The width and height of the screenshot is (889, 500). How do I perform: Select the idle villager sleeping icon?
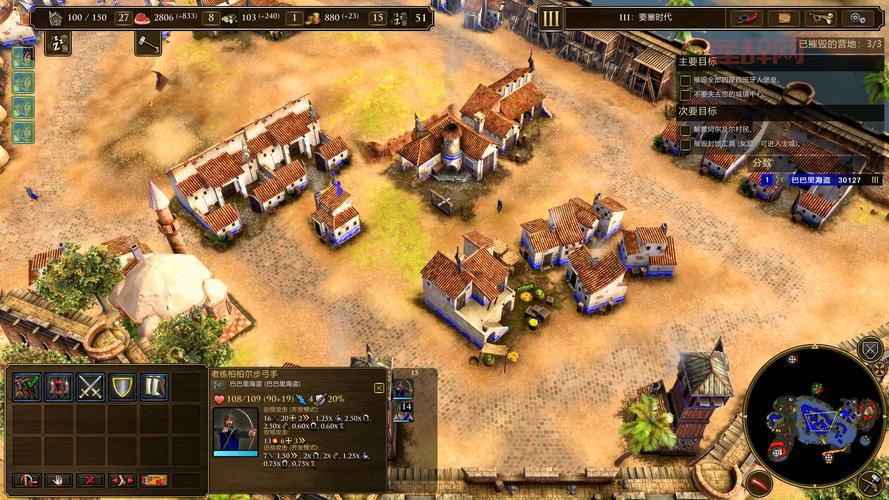pos(56,42)
